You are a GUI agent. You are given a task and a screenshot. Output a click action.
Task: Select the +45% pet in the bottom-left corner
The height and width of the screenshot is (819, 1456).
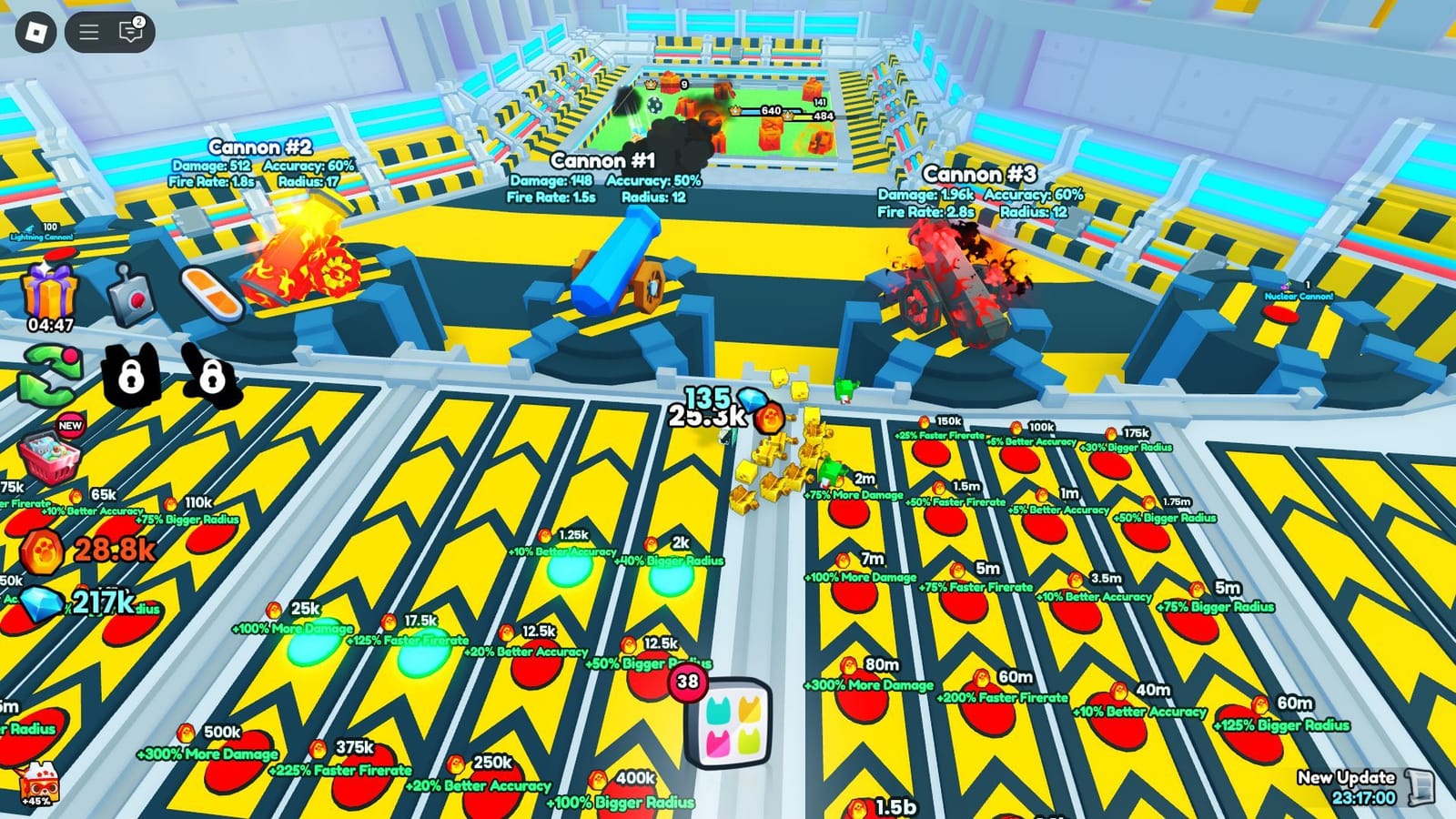click(41, 784)
